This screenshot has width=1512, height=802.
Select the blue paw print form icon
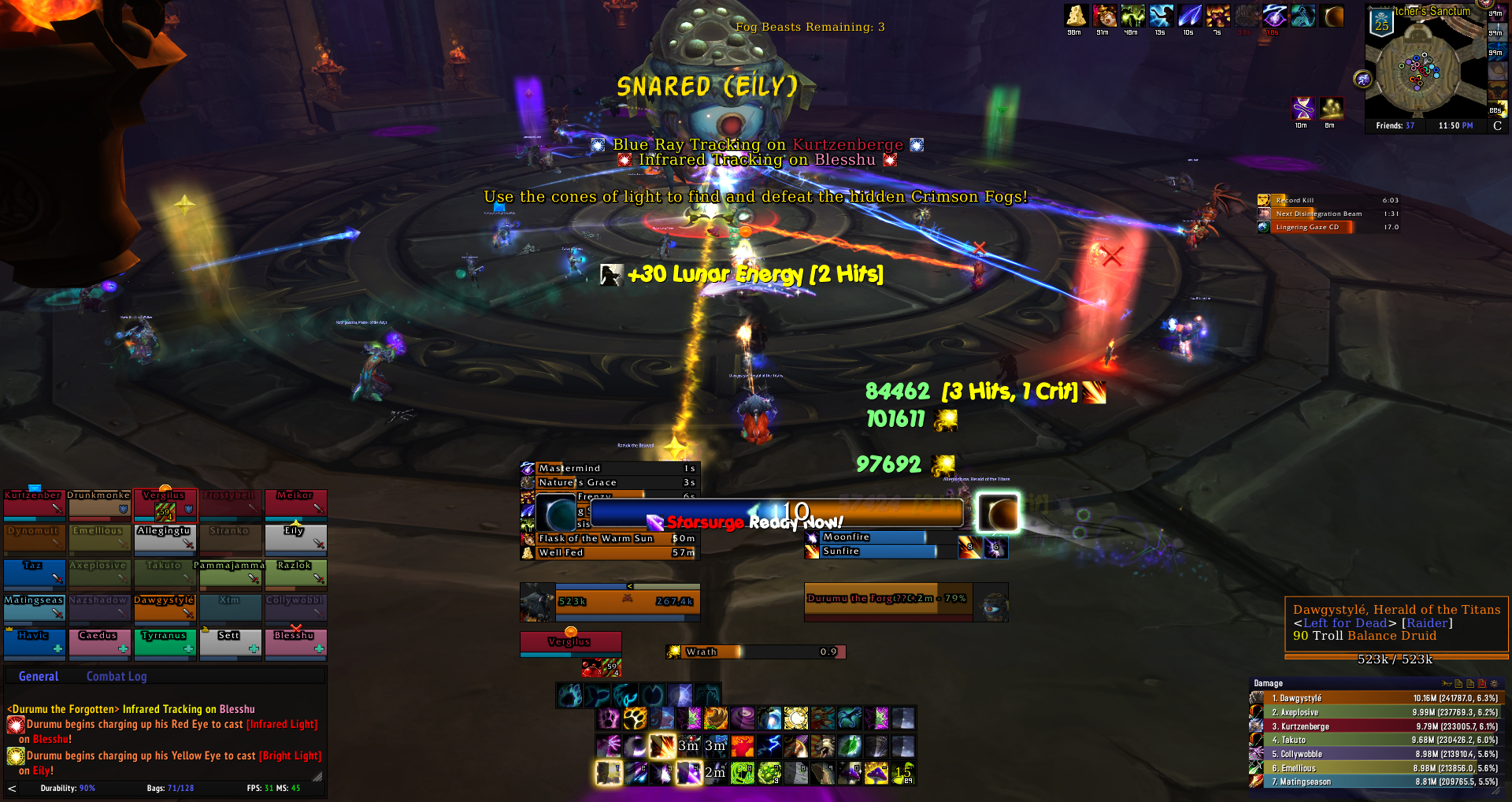pyautogui.click(x=569, y=695)
